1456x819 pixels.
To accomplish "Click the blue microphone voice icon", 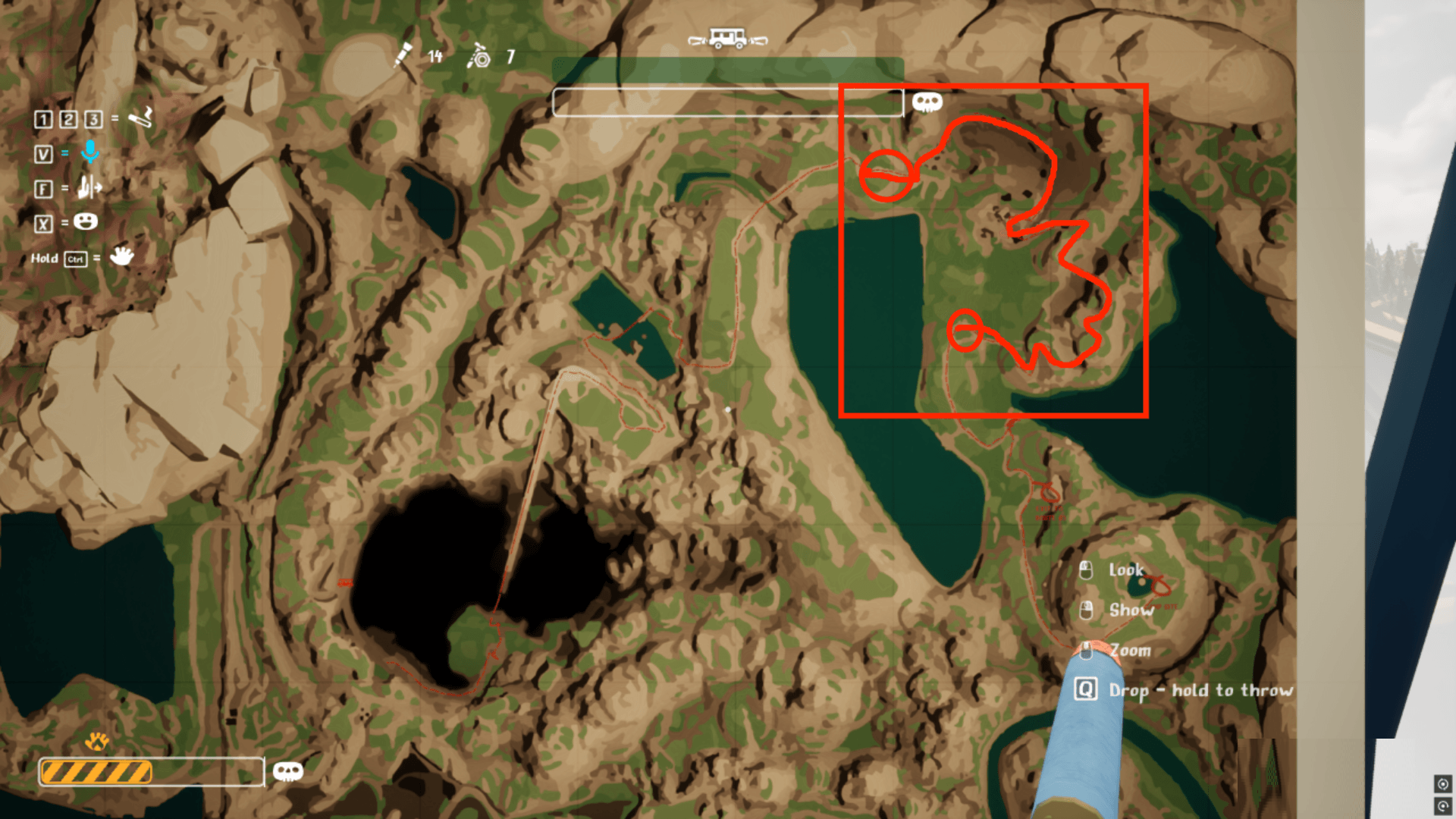I will click(89, 152).
